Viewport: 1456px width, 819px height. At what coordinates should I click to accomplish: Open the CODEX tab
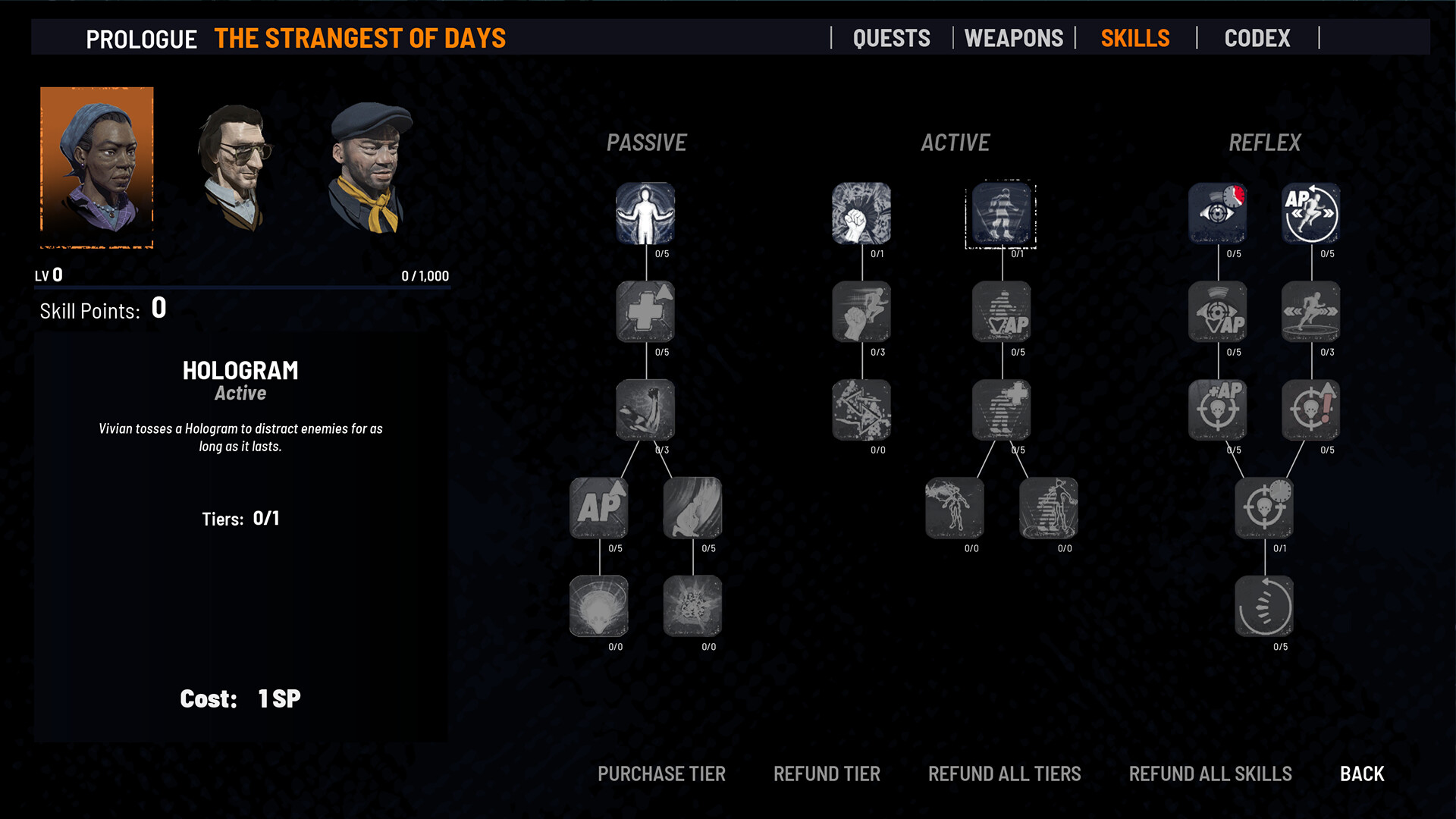point(1257,38)
